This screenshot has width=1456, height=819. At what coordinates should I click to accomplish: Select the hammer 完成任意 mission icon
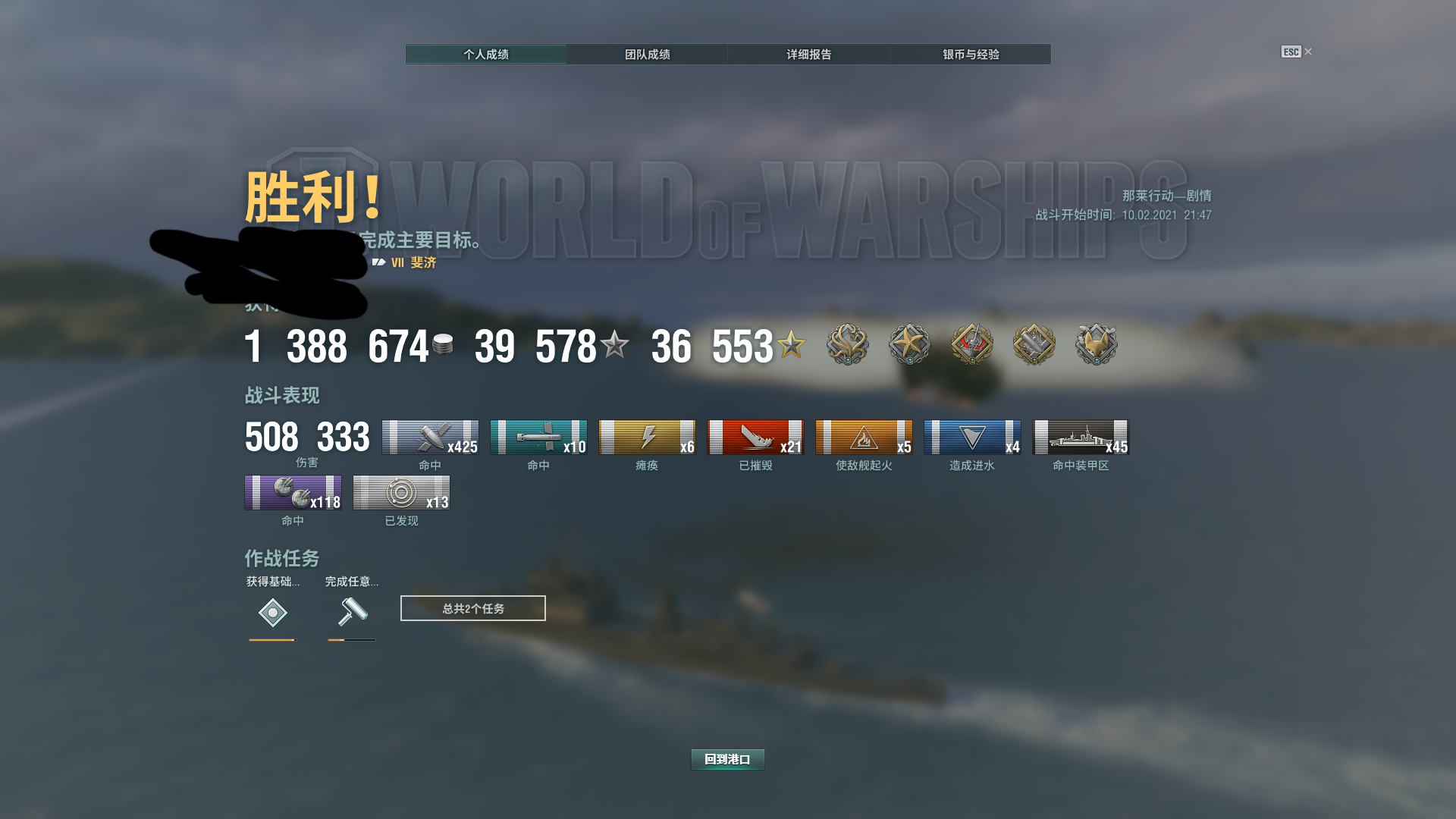(352, 611)
